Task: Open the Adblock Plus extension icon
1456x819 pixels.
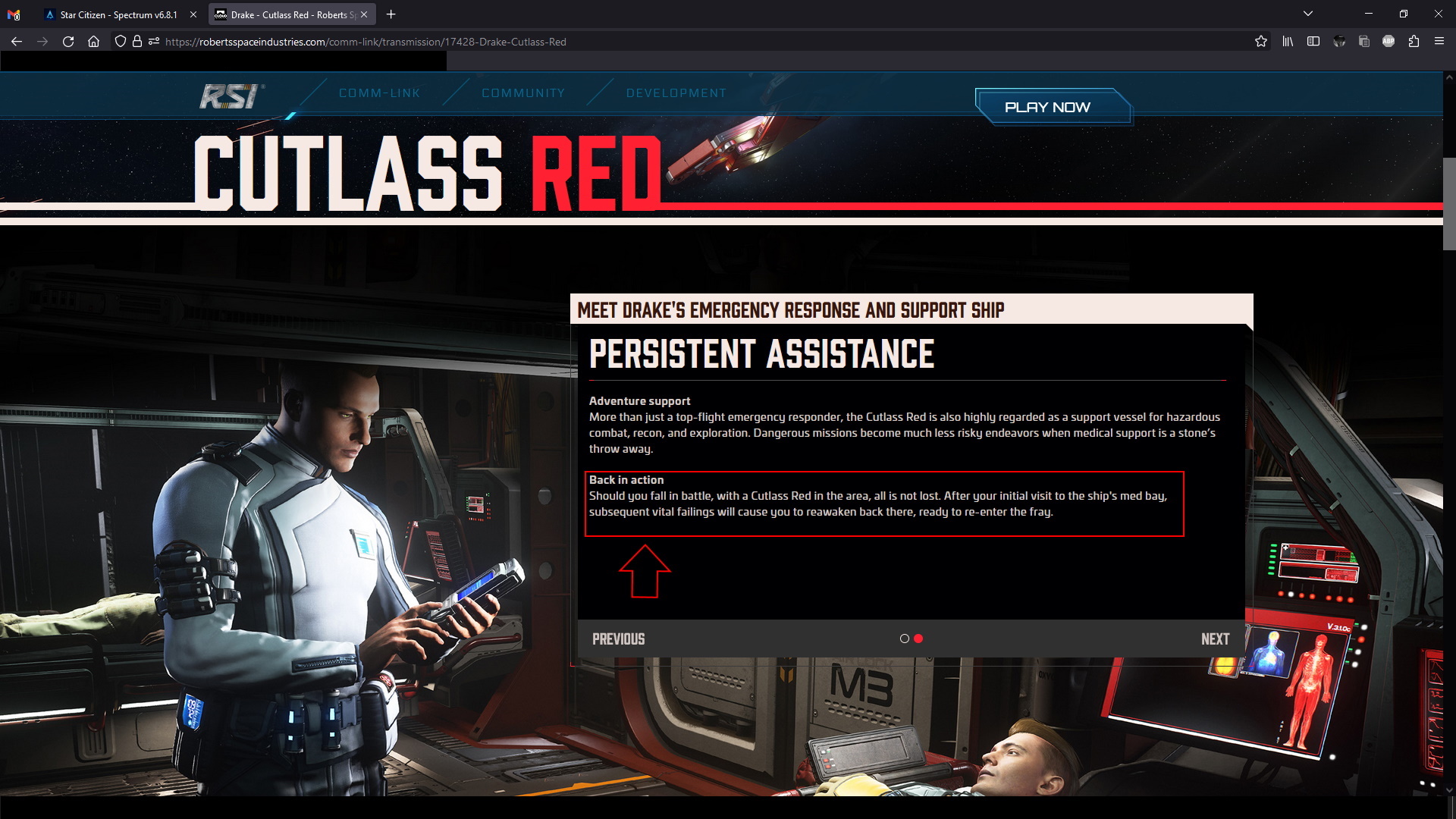Action: click(x=1390, y=42)
